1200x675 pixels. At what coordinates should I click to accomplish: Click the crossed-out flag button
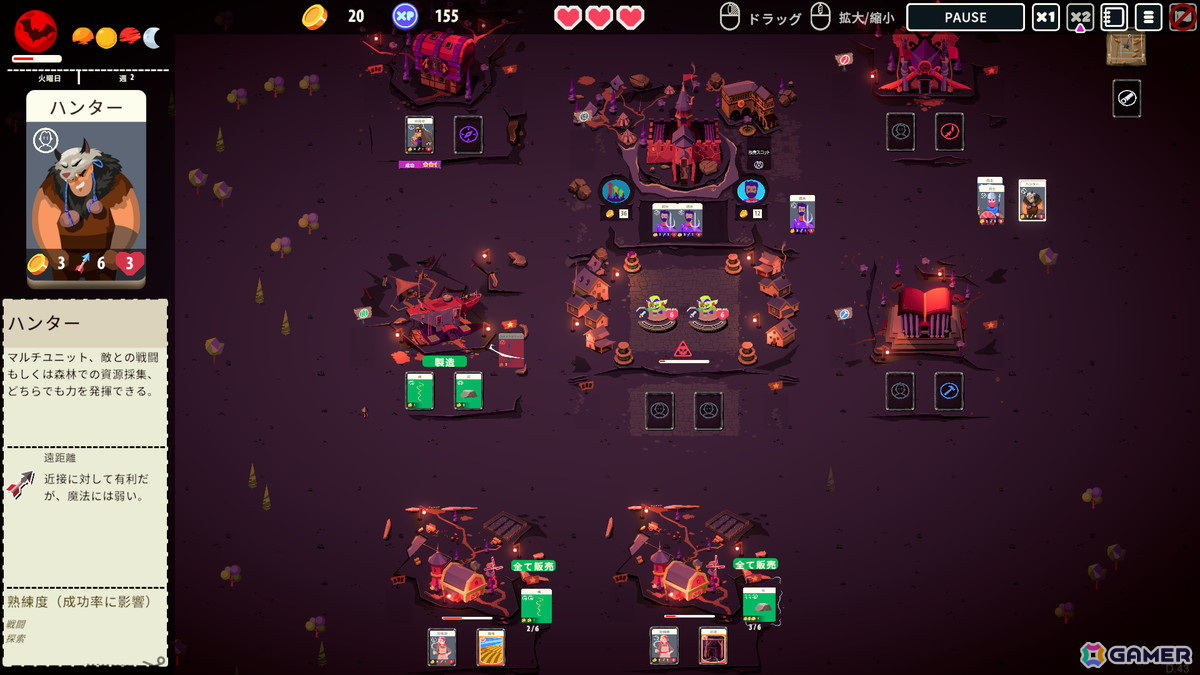pos(1181,17)
